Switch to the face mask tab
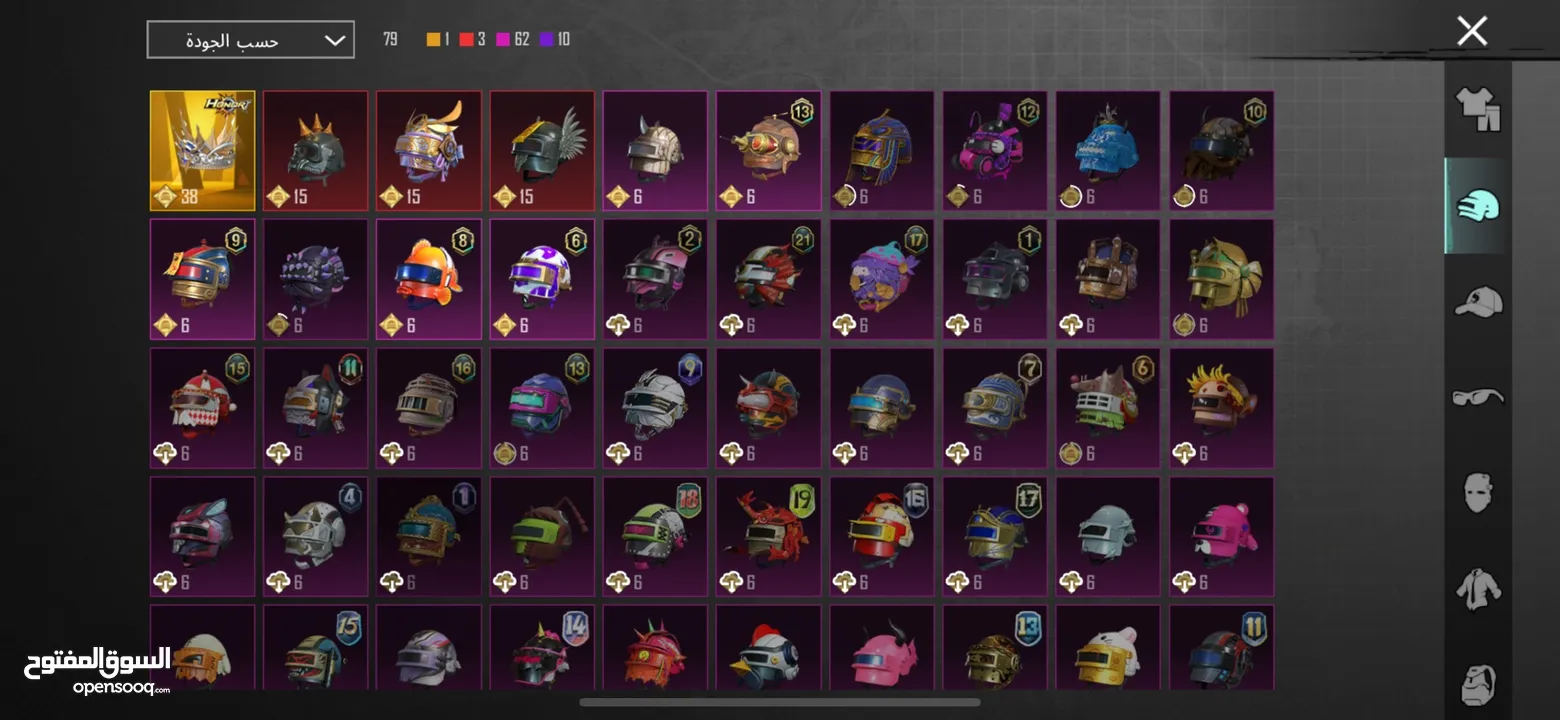This screenshot has height=720, width=1560. point(1477,493)
